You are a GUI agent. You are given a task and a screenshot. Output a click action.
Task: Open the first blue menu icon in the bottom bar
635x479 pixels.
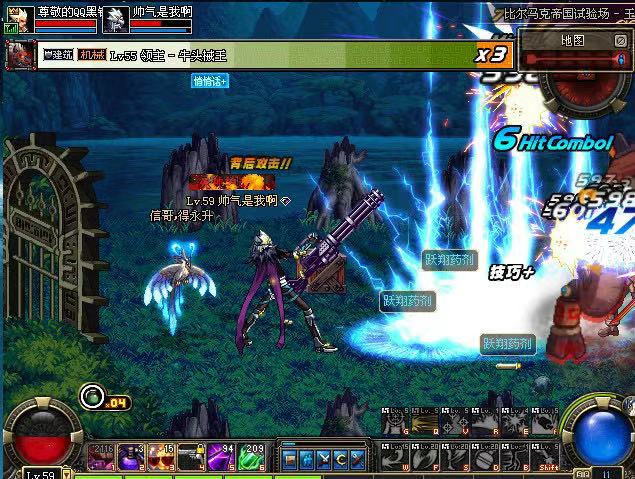(290, 461)
